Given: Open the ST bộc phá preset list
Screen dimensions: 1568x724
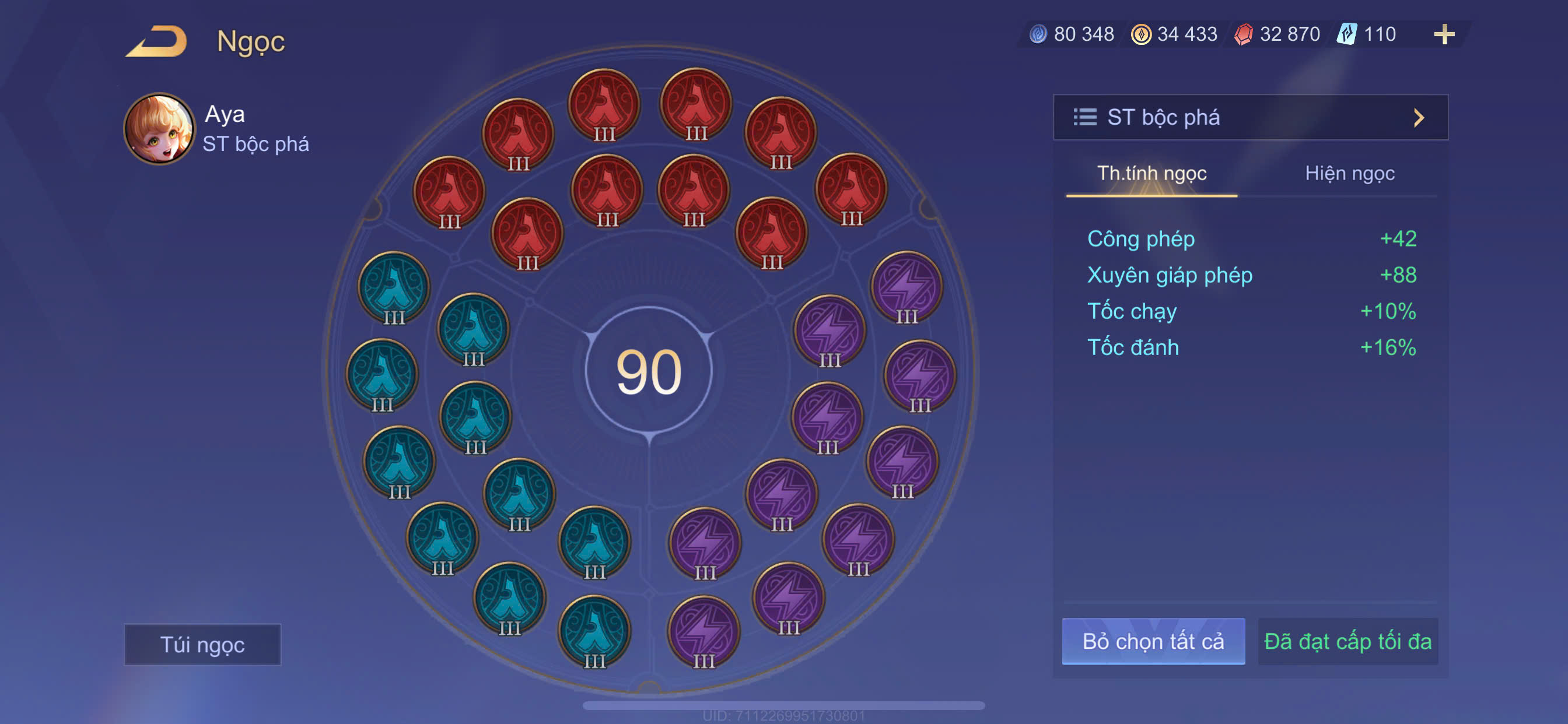Looking at the screenshot, I should click(x=1249, y=117).
